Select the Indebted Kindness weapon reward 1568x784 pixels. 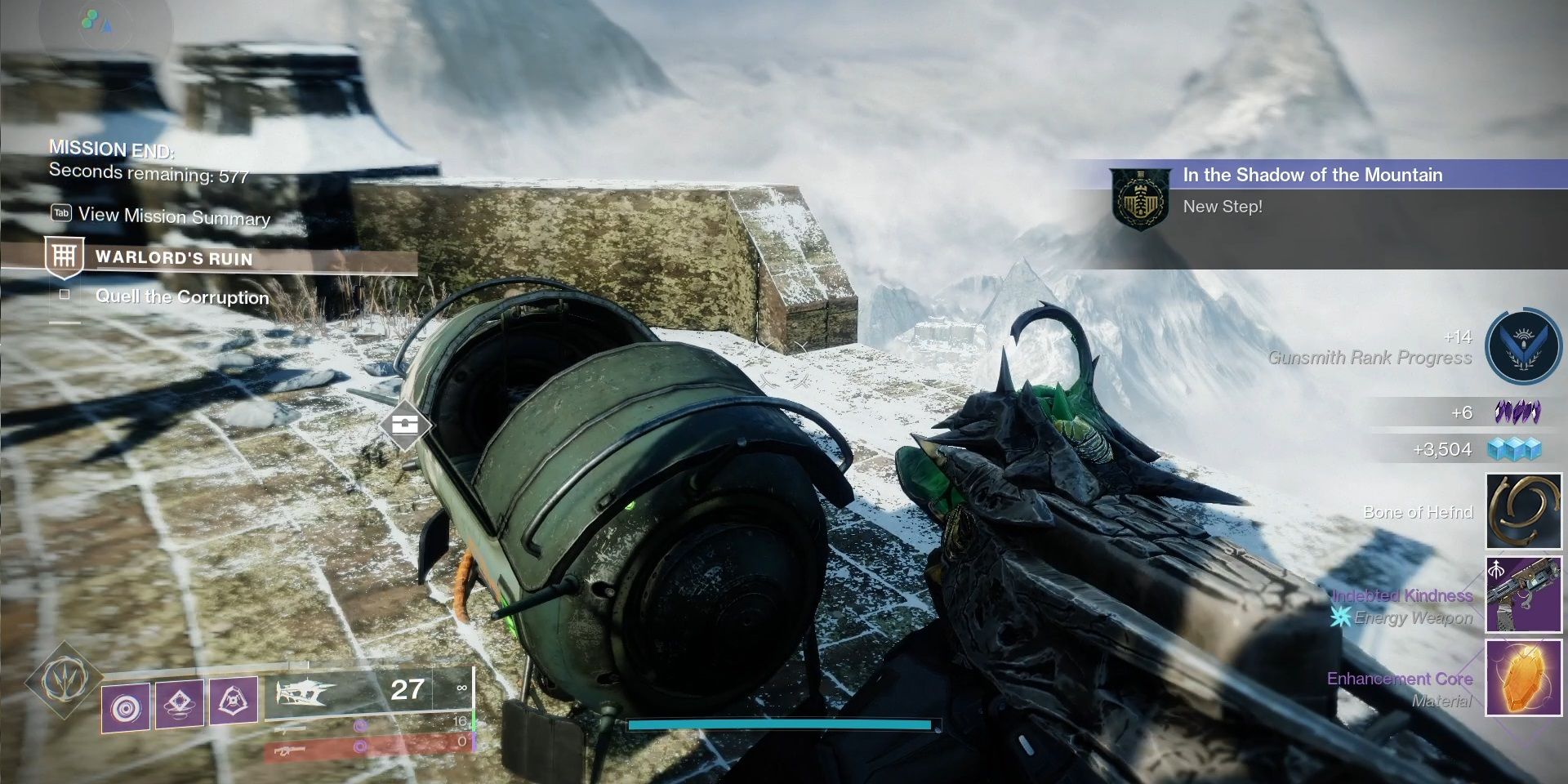1523,595
